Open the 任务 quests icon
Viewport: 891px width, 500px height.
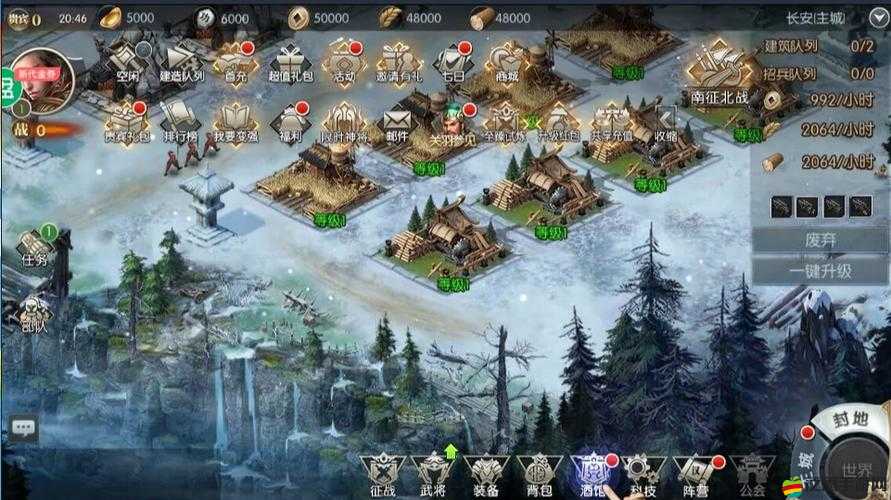point(35,245)
